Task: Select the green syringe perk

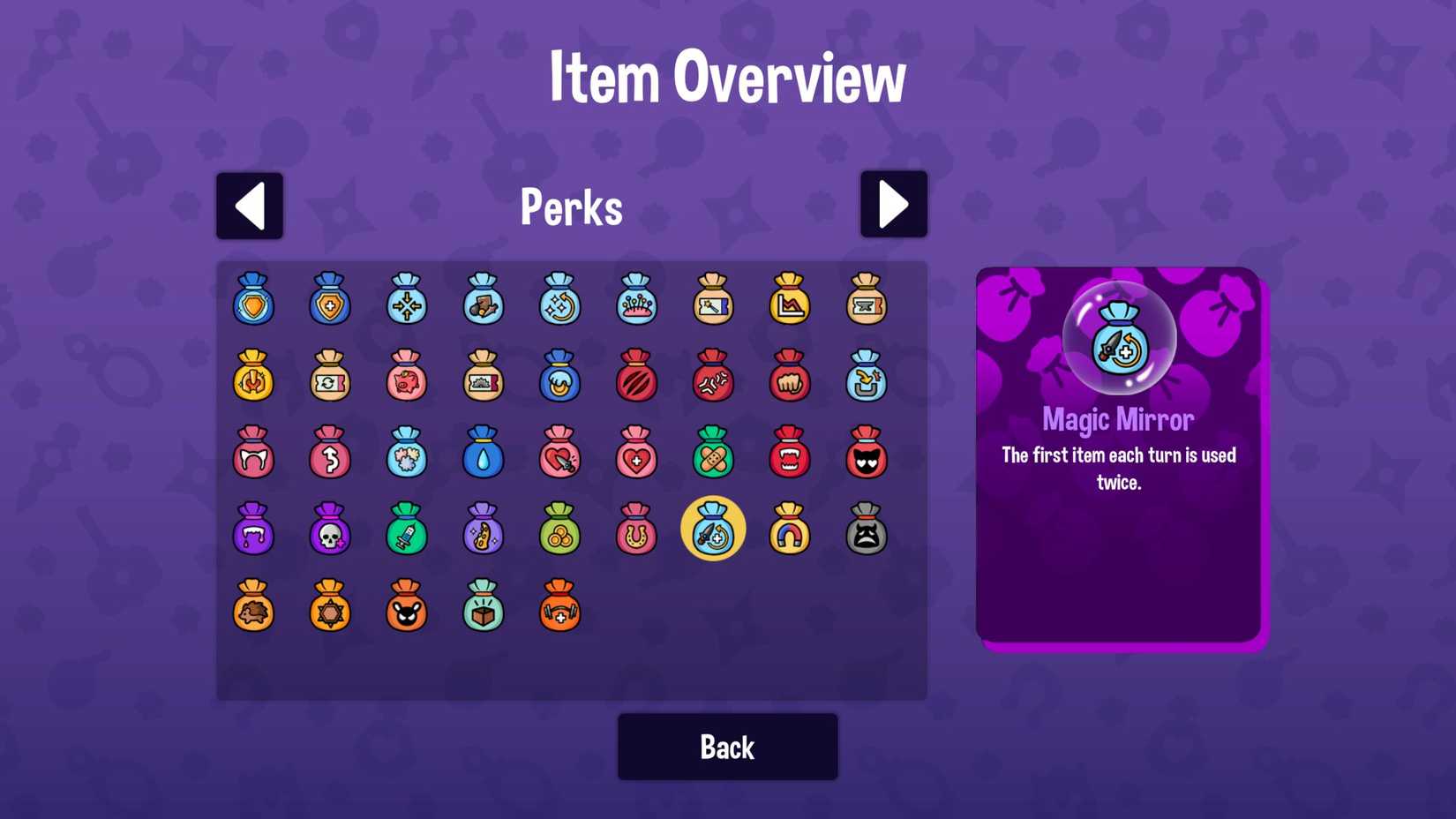Action: coord(407,532)
